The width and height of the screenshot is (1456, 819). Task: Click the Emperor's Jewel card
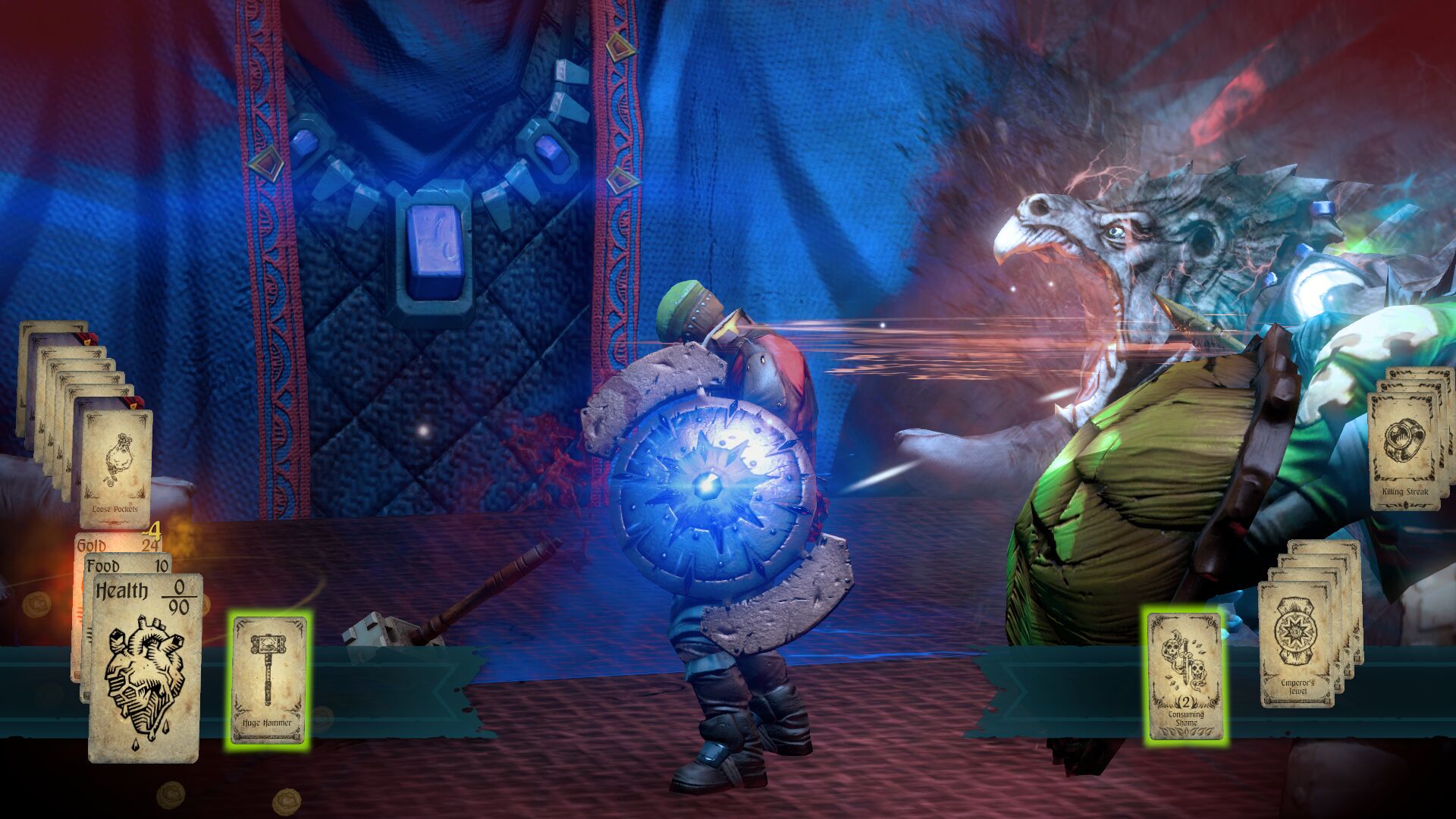[1297, 645]
